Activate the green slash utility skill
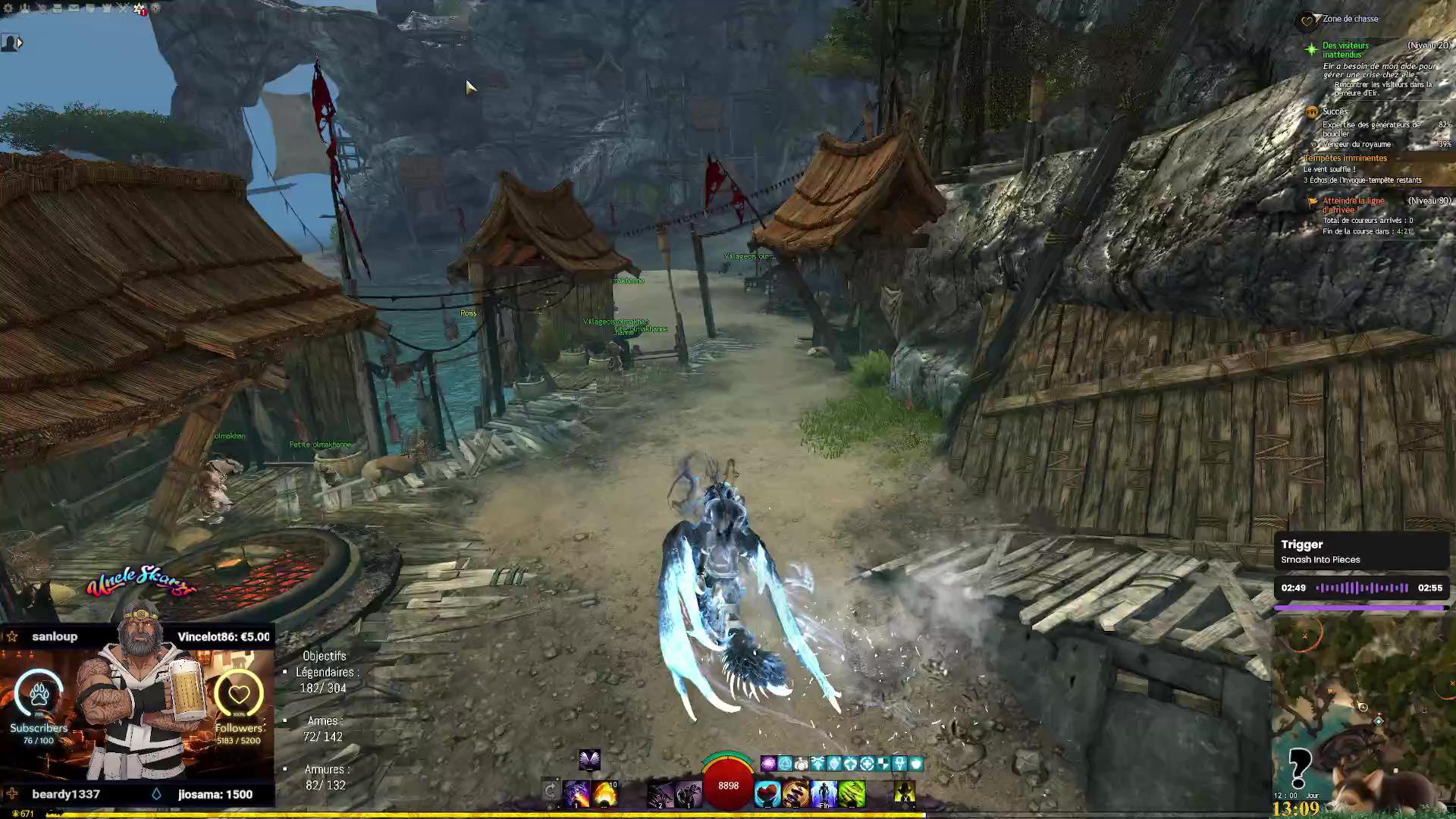This screenshot has width=1456, height=819. coord(852,794)
